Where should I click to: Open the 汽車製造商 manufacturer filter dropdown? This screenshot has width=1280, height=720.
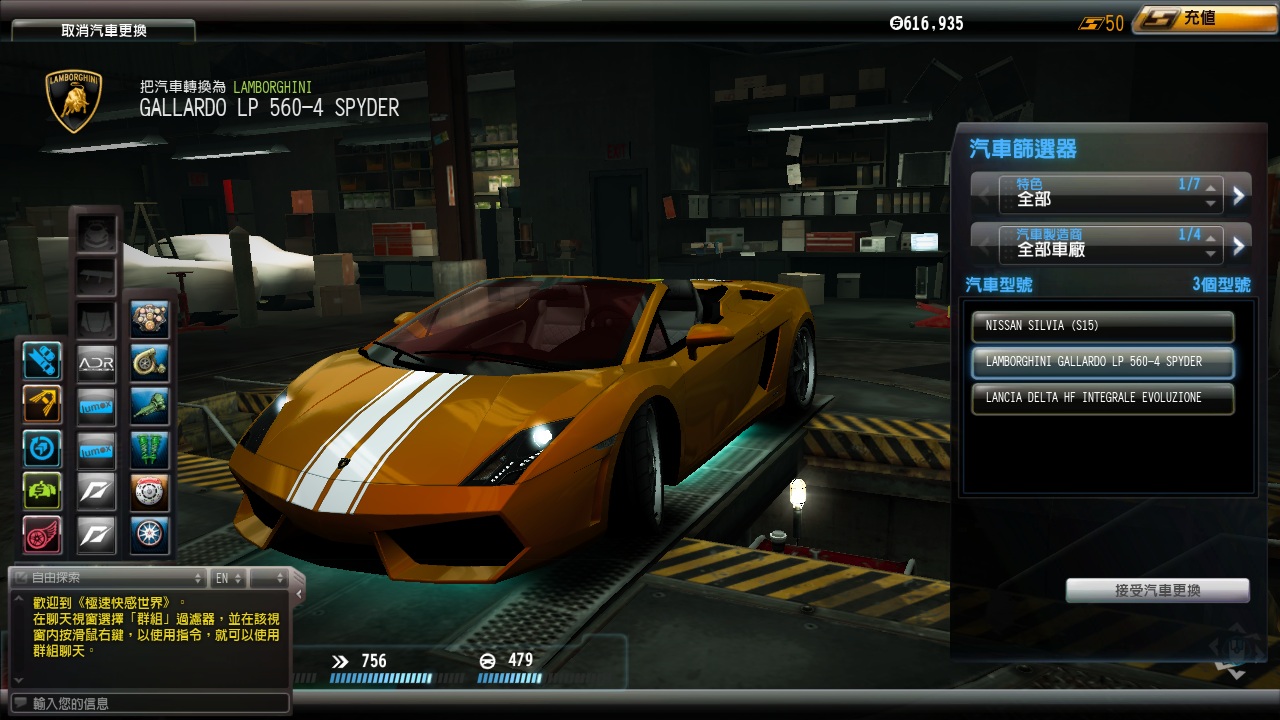pyautogui.click(x=1110, y=244)
